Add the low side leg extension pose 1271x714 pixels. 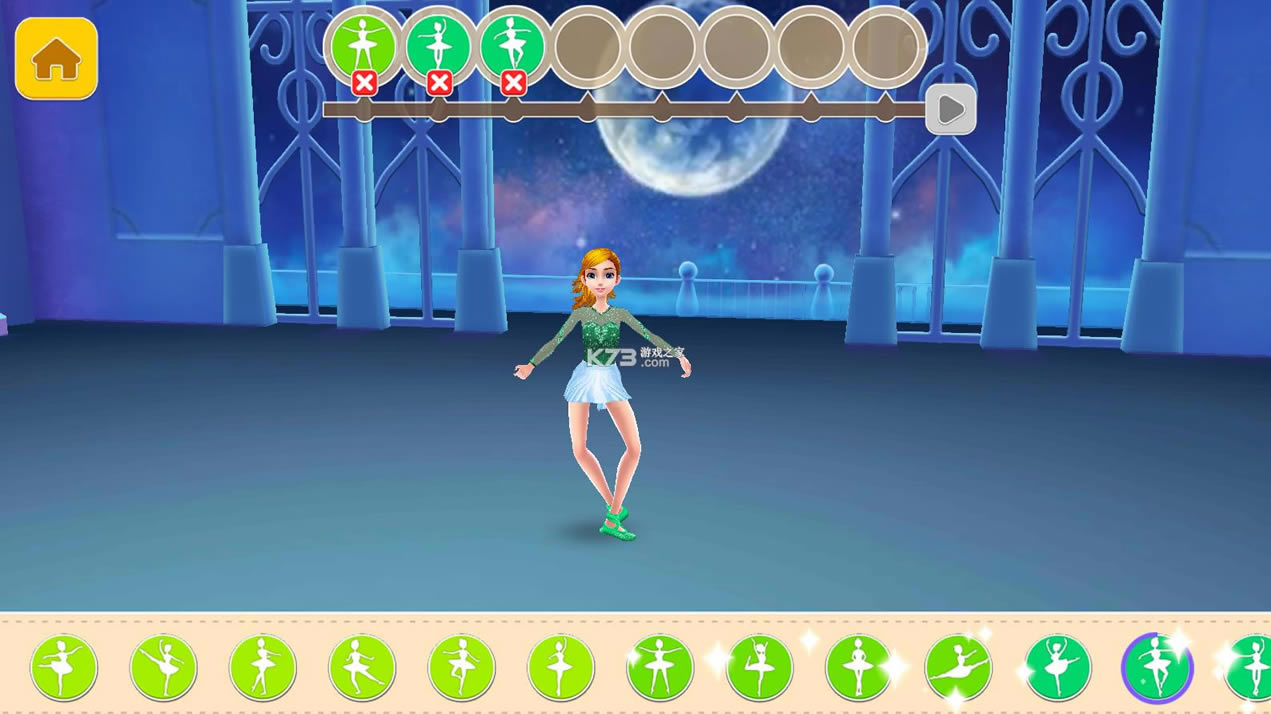[362, 667]
